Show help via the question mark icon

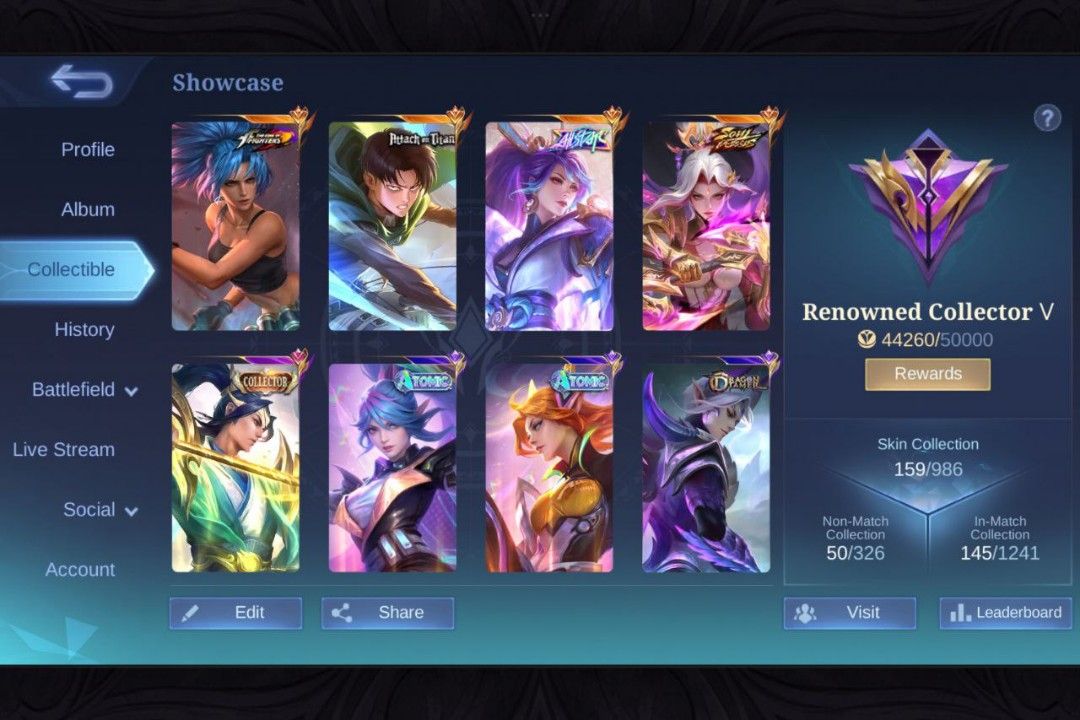coord(1047,118)
